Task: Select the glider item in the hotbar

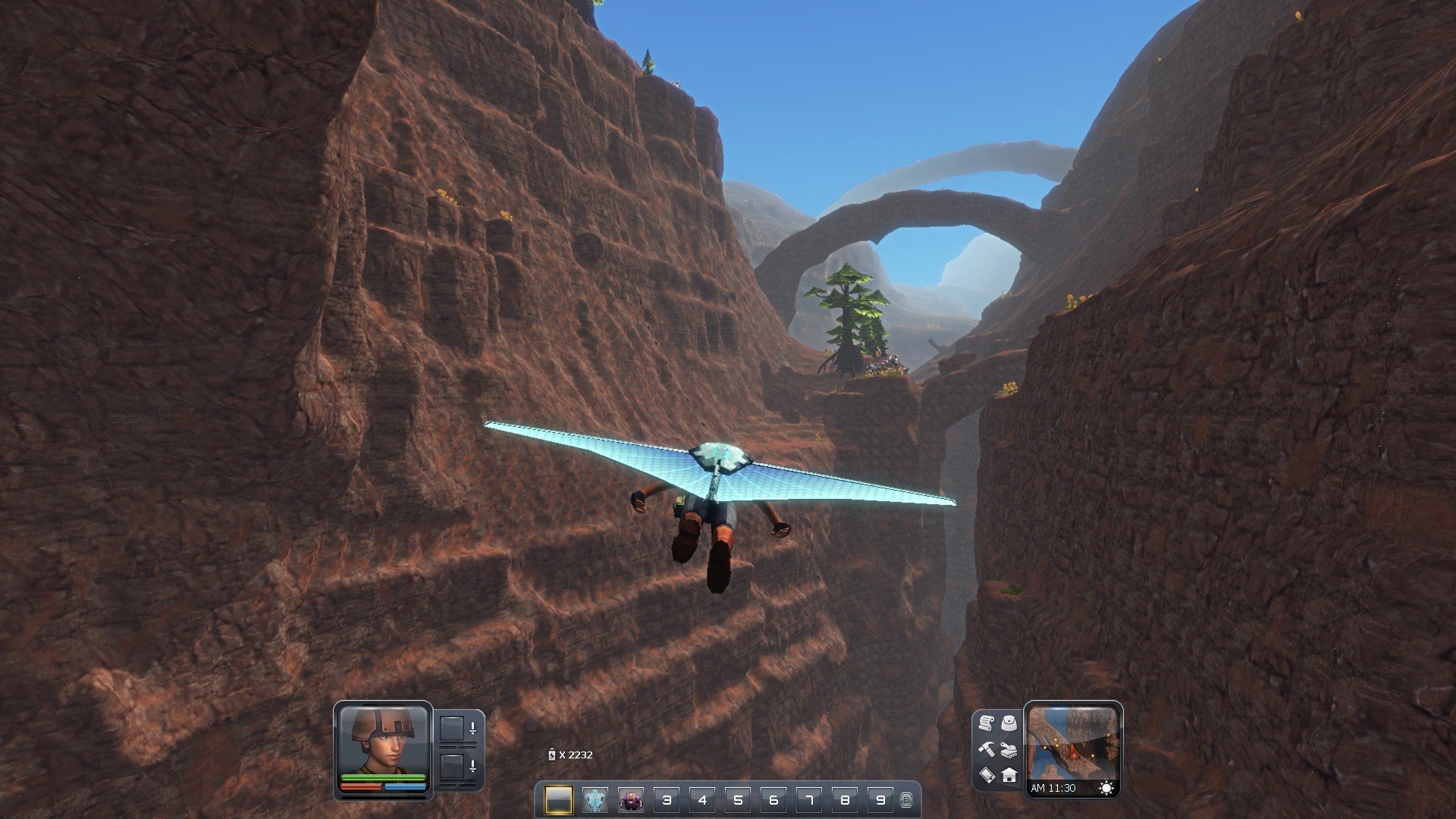Action: tap(595, 799)
